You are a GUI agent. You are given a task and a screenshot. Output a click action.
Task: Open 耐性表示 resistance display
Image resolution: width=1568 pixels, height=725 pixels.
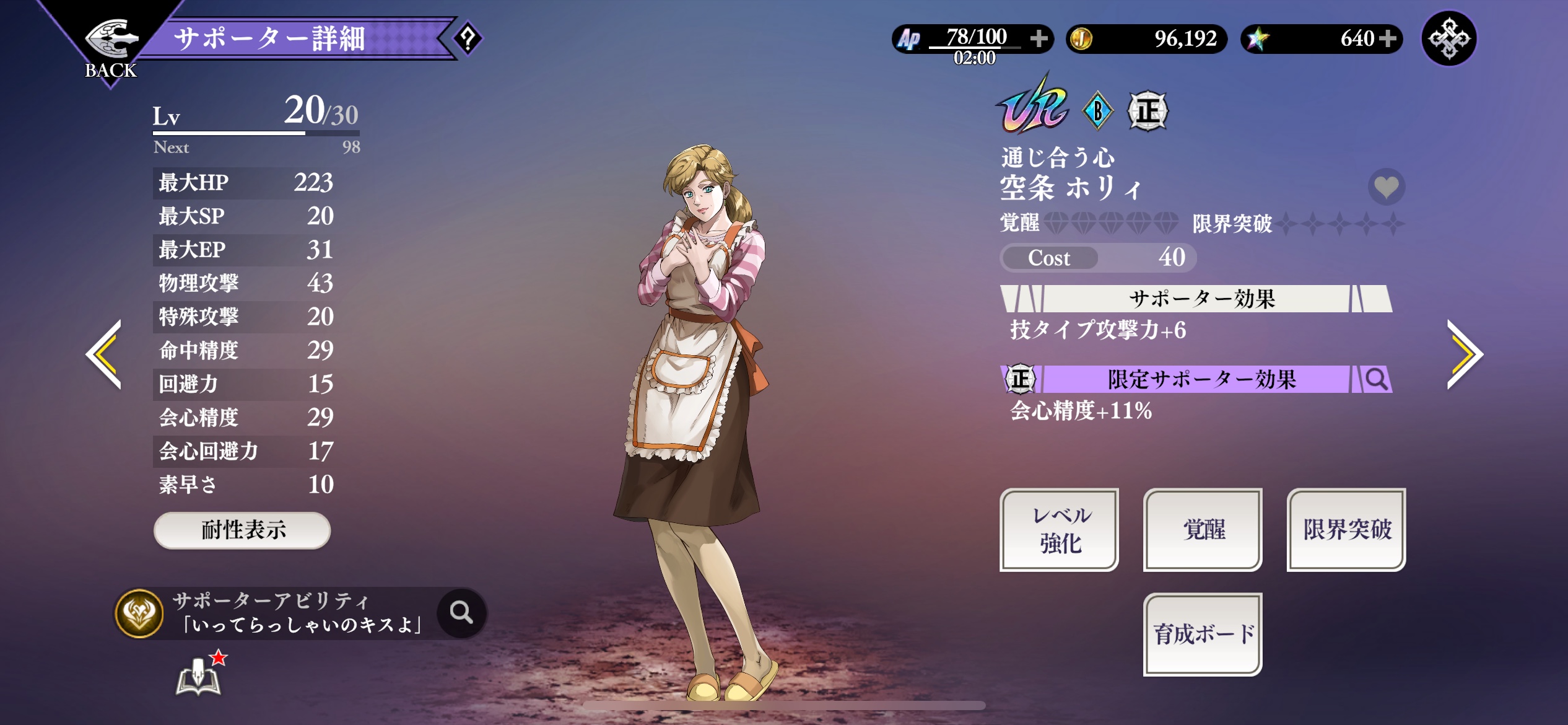pyautogui.click(x=242, y=530)
